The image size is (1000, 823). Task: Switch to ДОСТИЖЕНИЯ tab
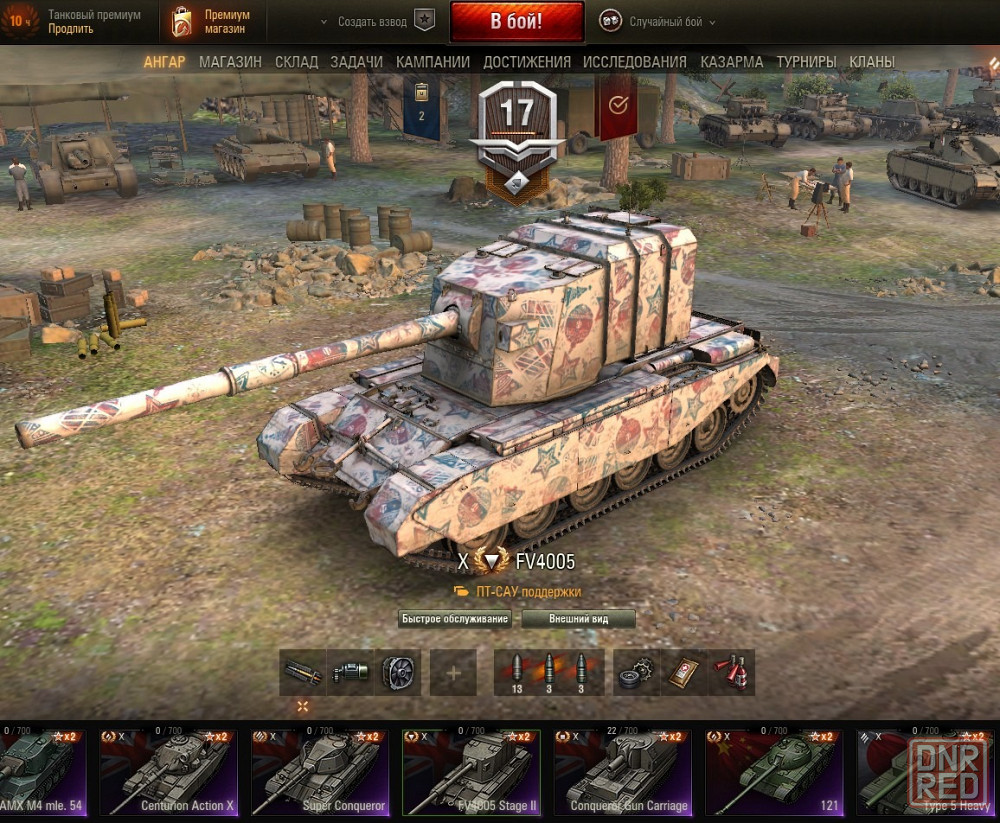coord(527,62)
